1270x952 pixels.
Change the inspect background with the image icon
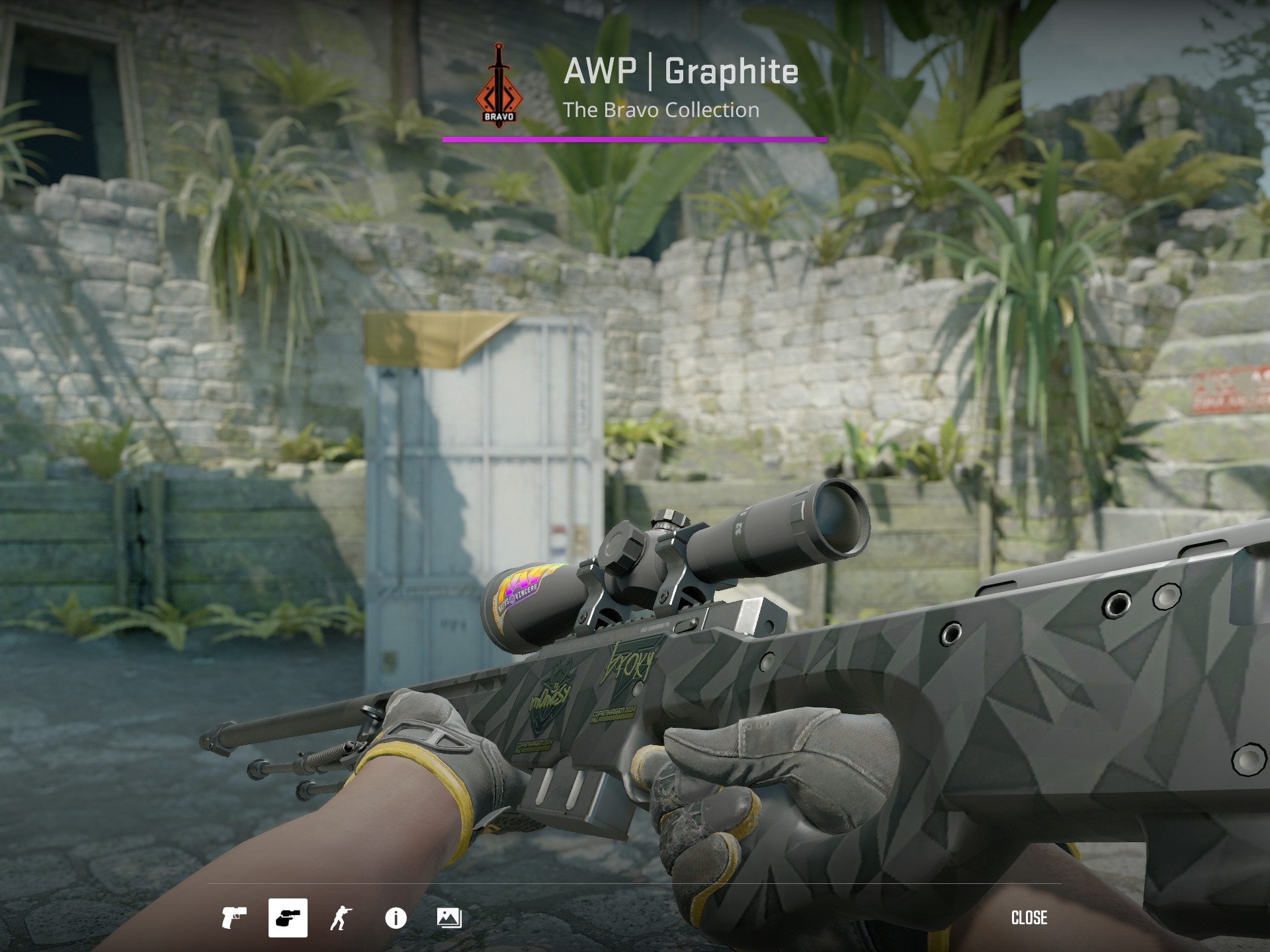click(448, 918)
